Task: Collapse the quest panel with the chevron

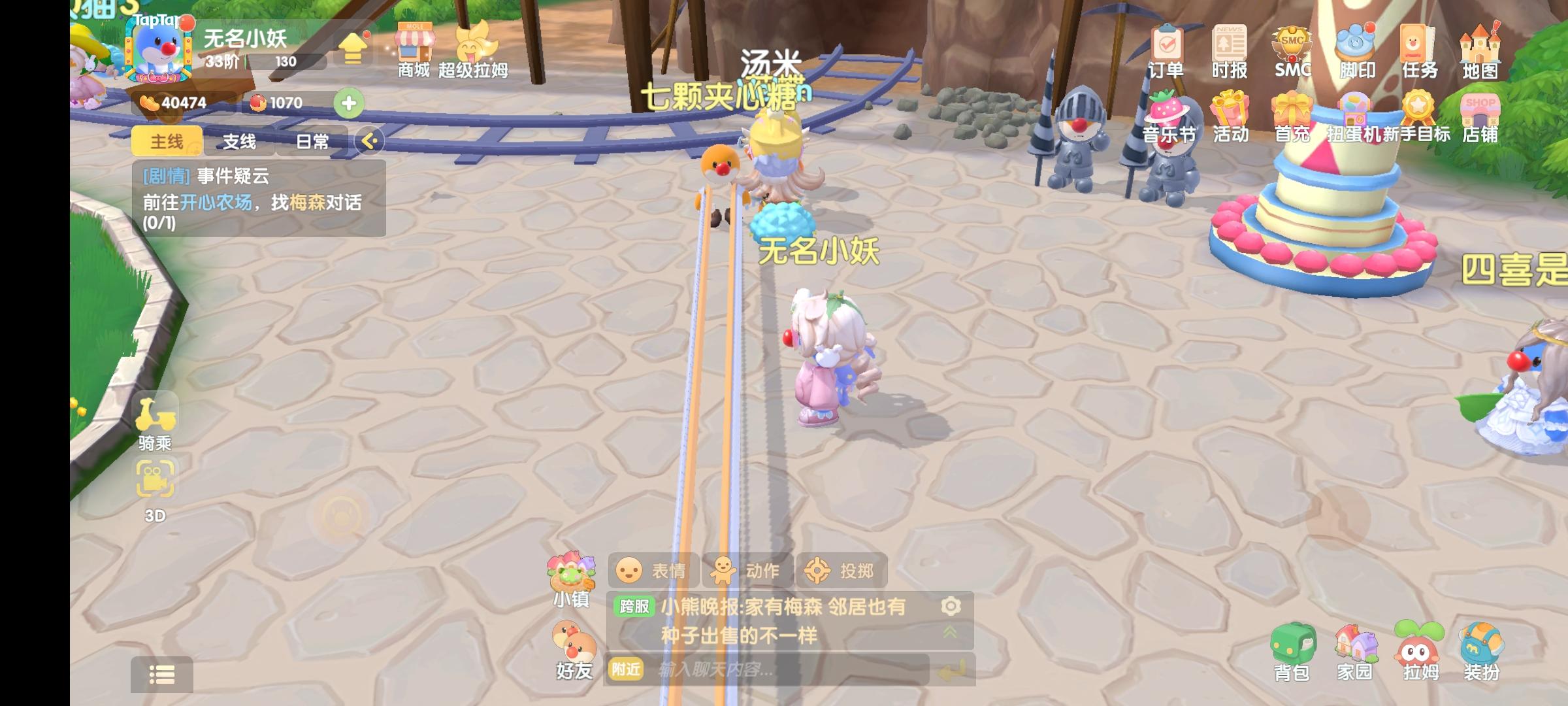Action: point(368,141)
